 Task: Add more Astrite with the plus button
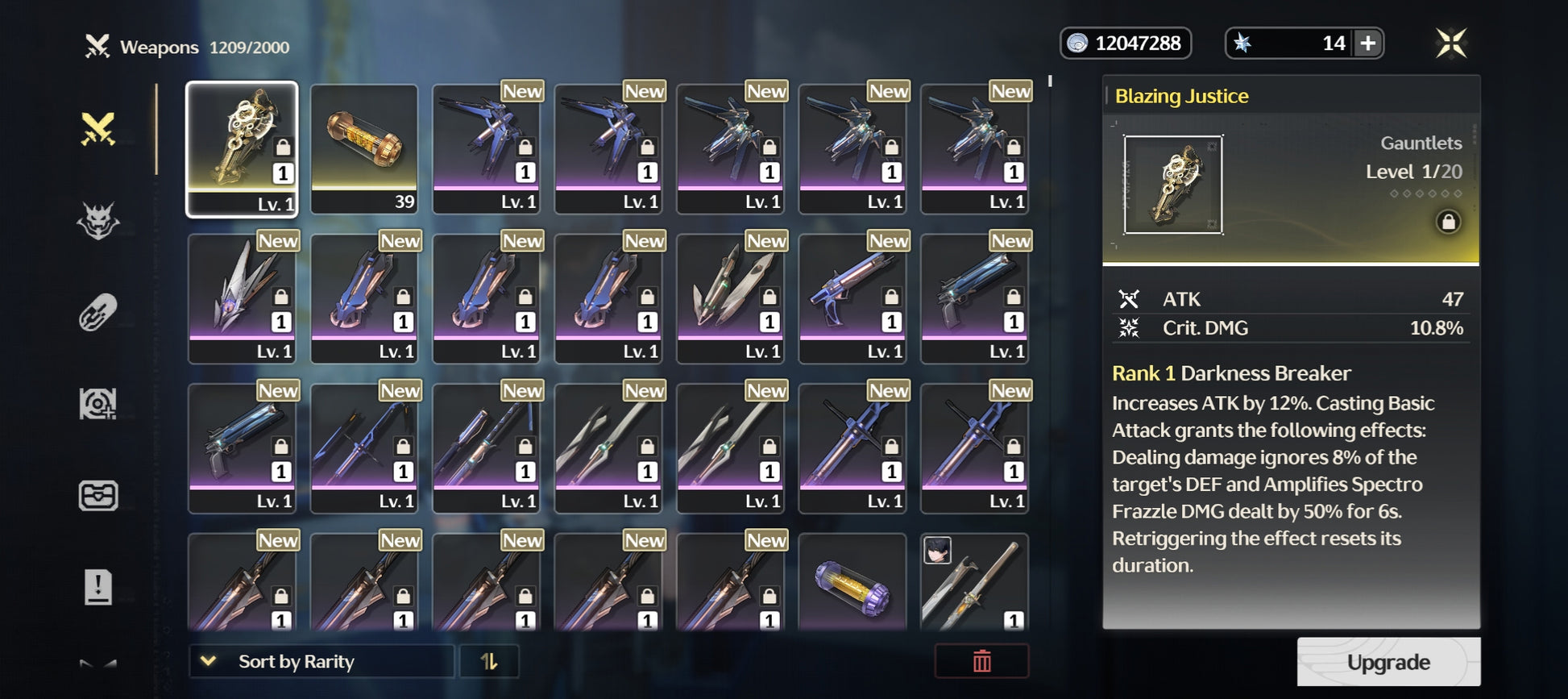pyautogui.click(x=1367, y=44)
